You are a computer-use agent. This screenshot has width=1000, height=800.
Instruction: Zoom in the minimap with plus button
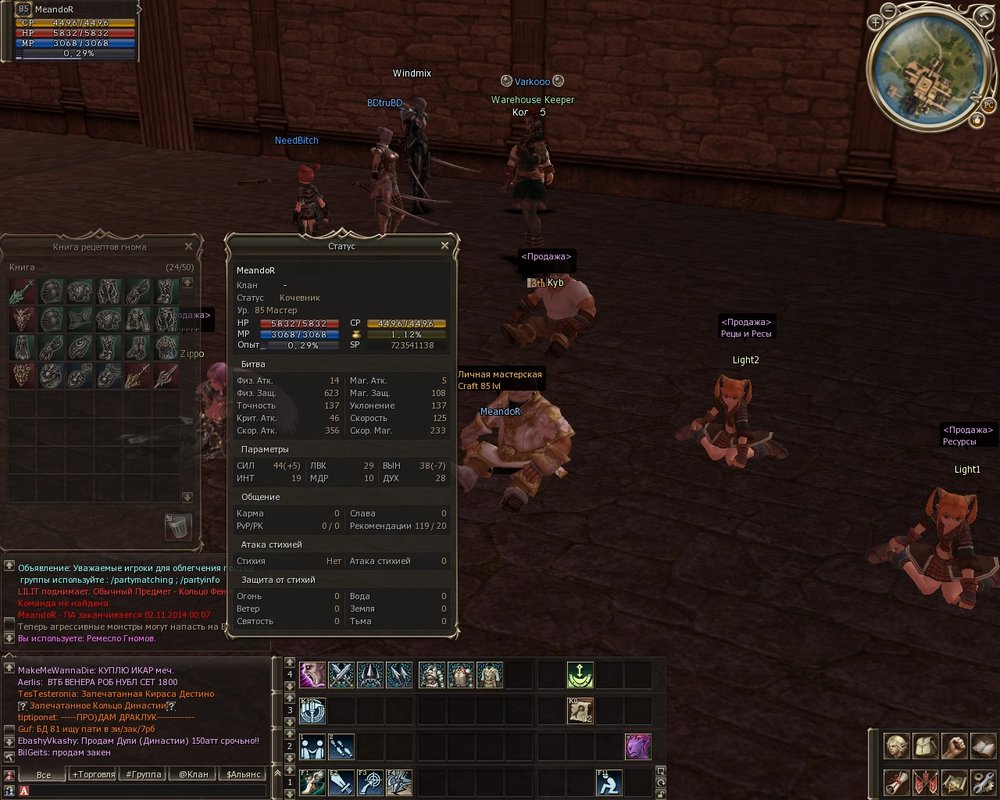pos(876,22)
